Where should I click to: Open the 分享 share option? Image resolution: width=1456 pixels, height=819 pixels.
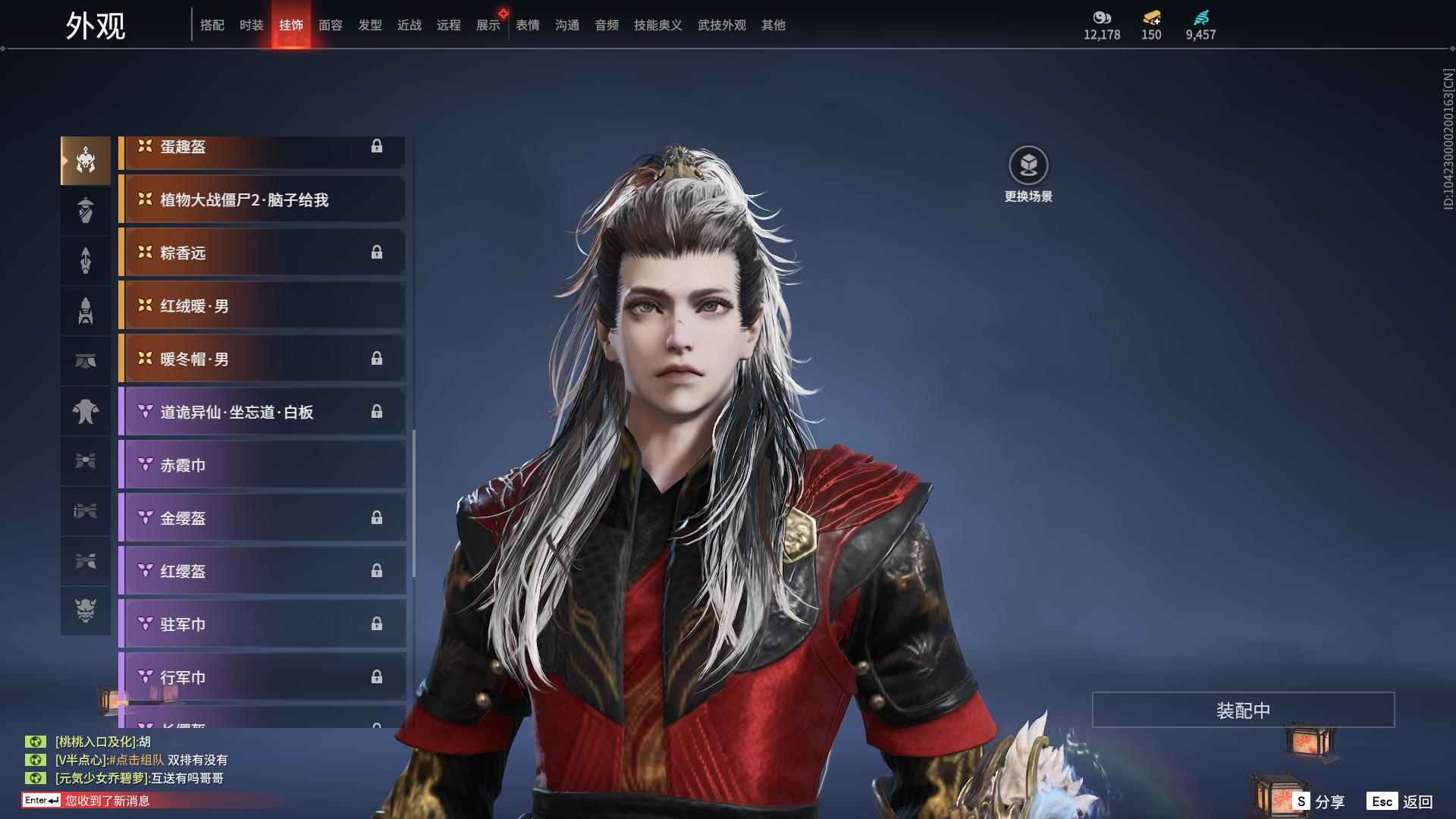pos(1319,802)
